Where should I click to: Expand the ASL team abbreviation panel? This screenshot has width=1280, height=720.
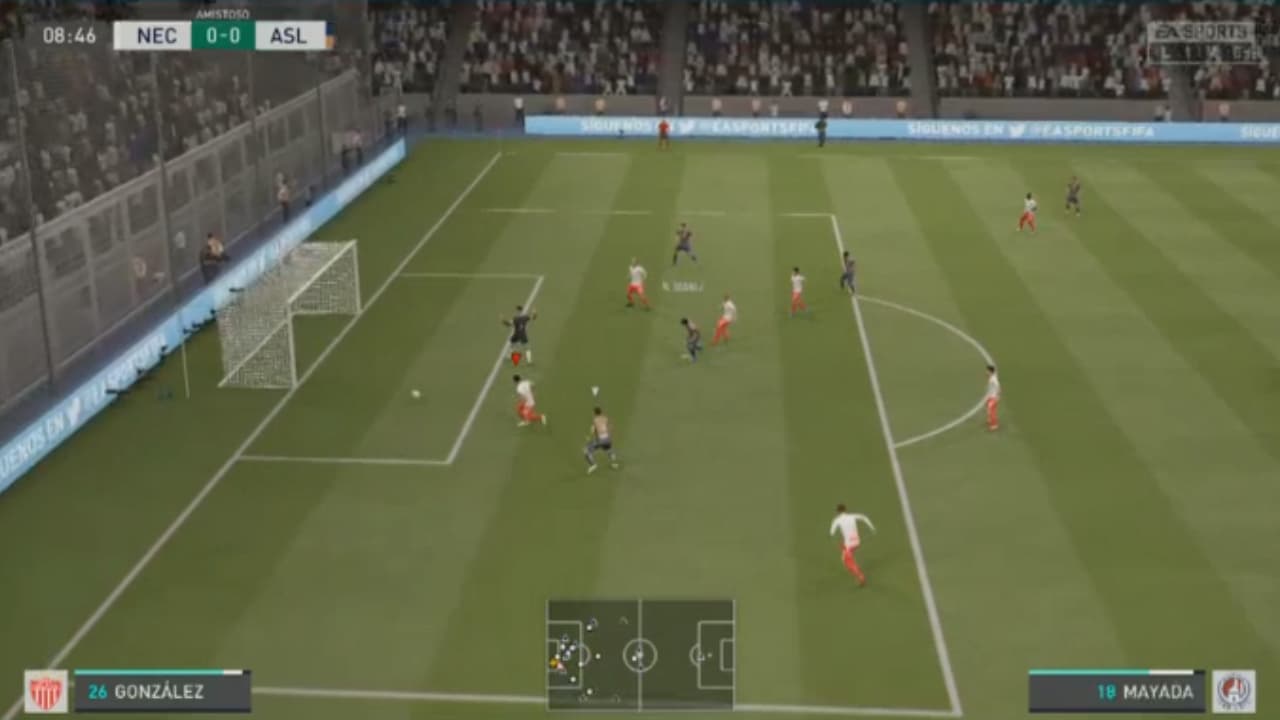(x=288, y=37)
